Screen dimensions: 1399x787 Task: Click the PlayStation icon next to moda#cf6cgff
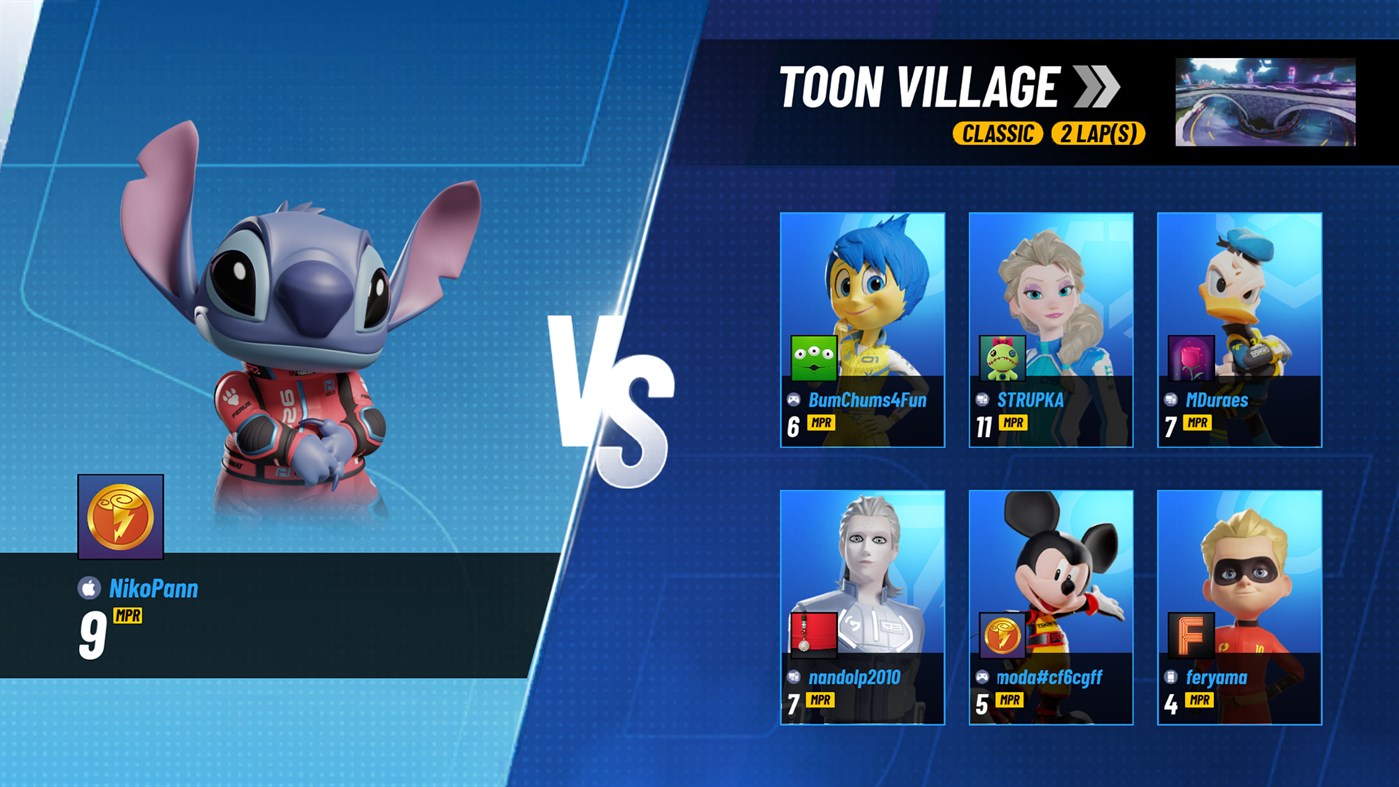tap(983, 678)
